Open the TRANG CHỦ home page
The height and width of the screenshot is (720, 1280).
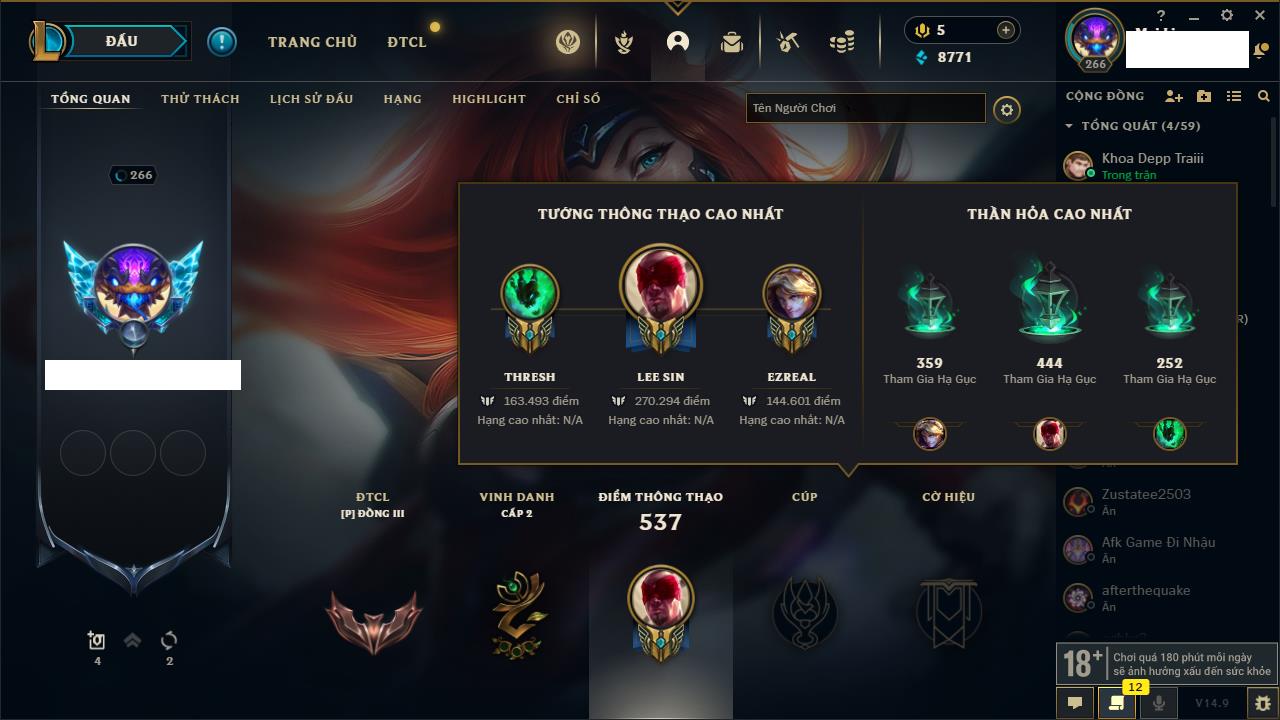pyautogui.click(x=312, y=42)
